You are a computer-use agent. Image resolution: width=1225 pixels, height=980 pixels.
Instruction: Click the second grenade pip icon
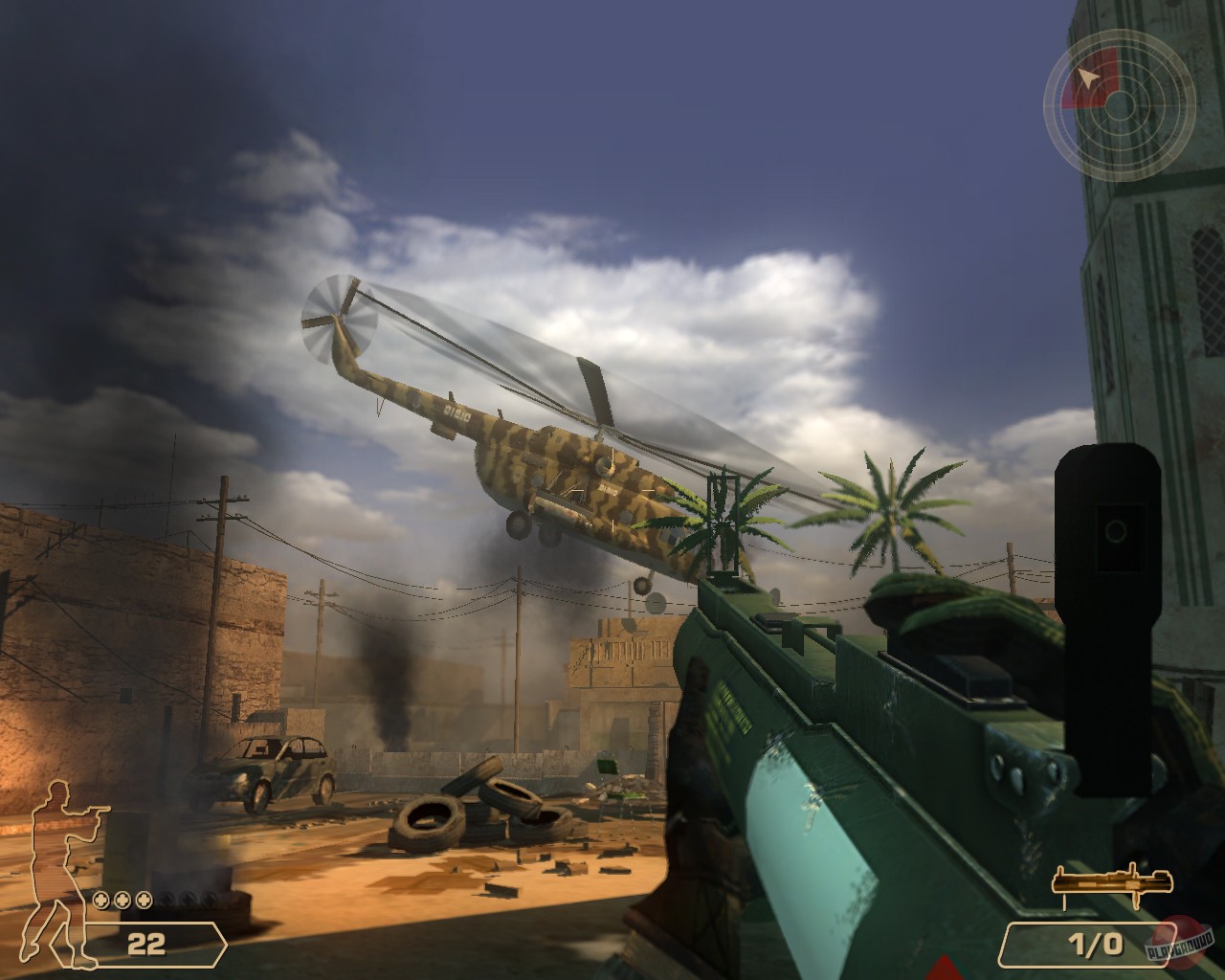point(122,901)
